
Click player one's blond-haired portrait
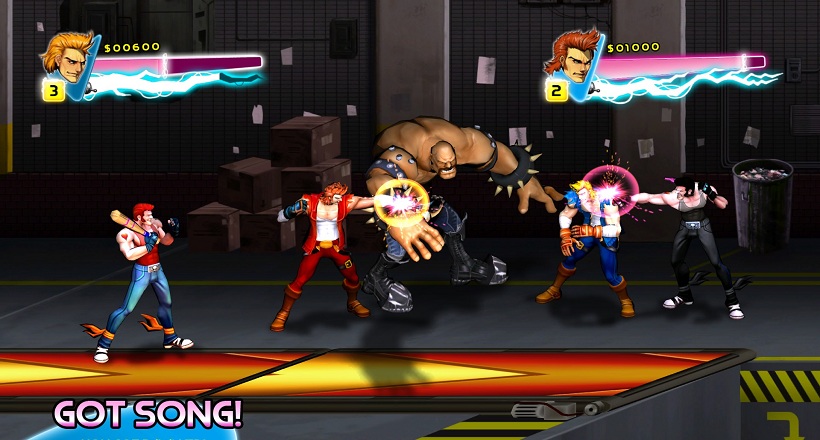click(65, 57)
